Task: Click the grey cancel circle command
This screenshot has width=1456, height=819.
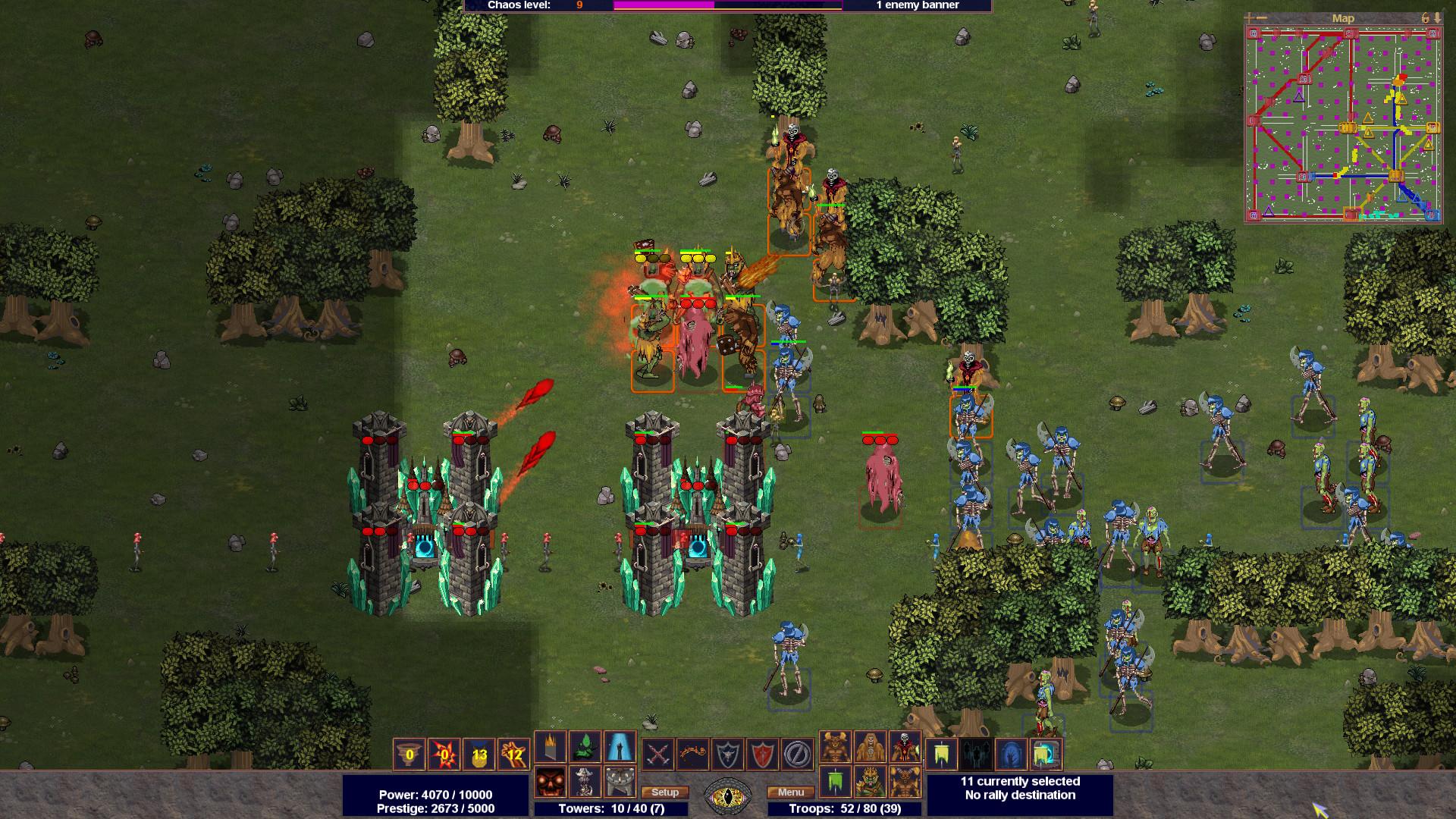Action: click(798, 754)
